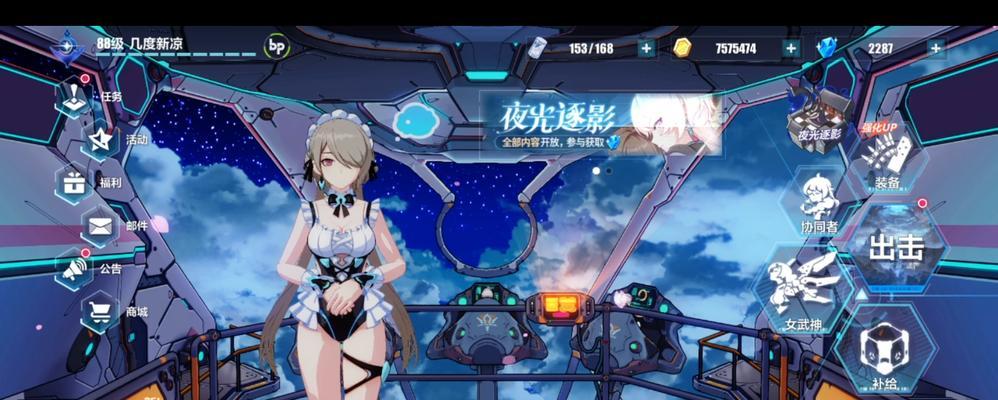Open the captain profile avatar

point(69,45)
